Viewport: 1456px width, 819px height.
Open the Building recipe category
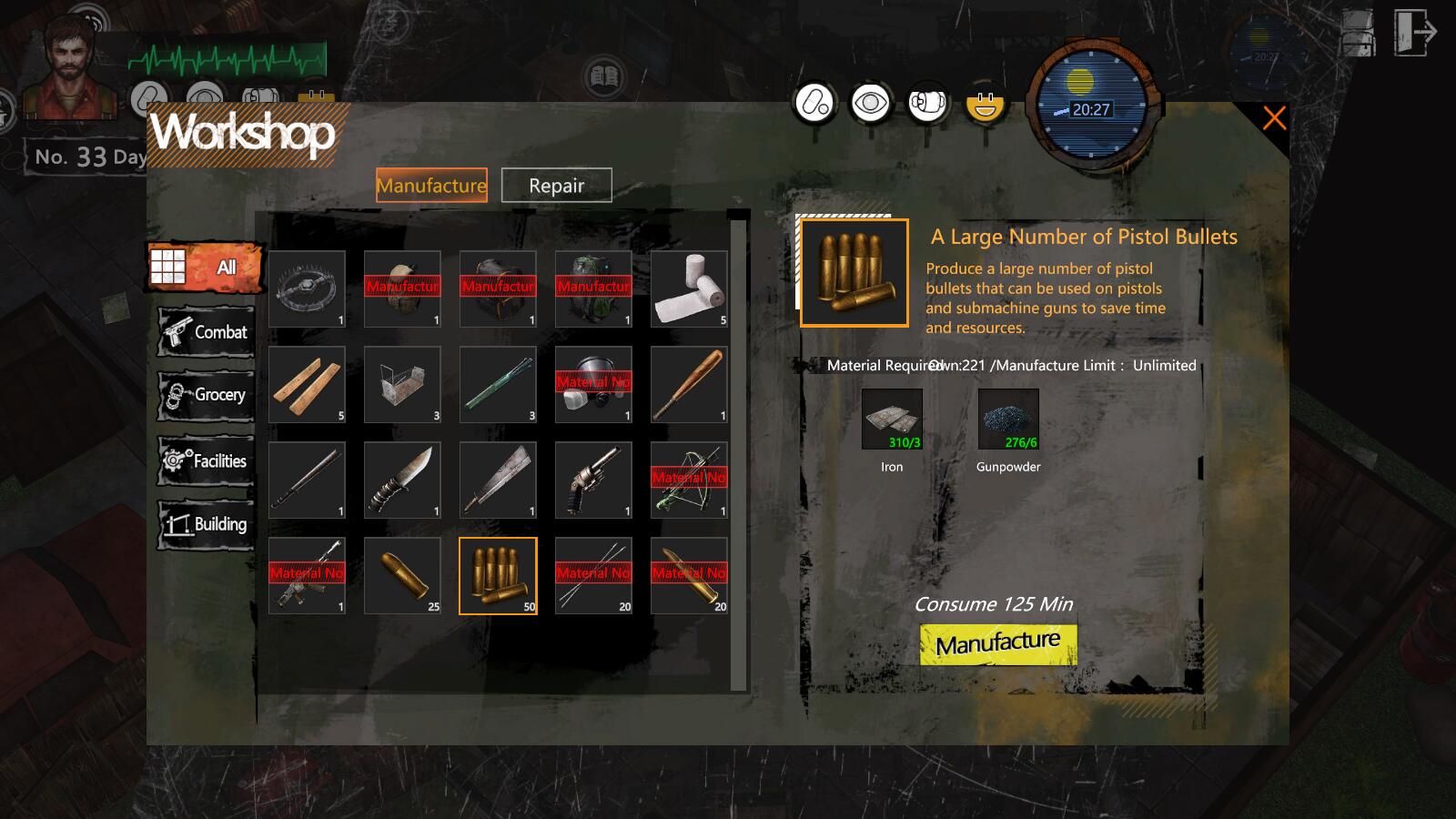coord(207,525)
